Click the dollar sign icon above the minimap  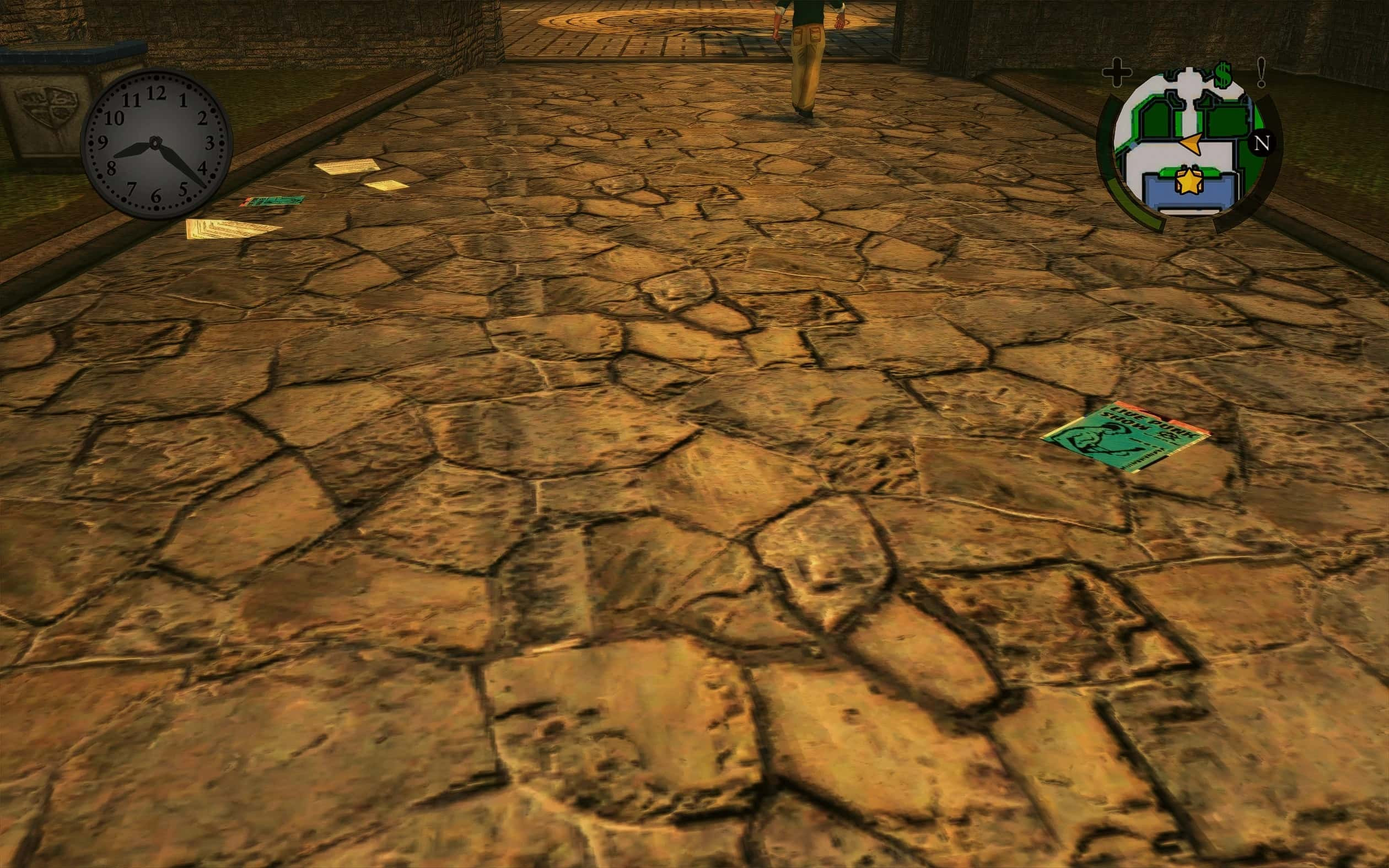(1224, 74)
